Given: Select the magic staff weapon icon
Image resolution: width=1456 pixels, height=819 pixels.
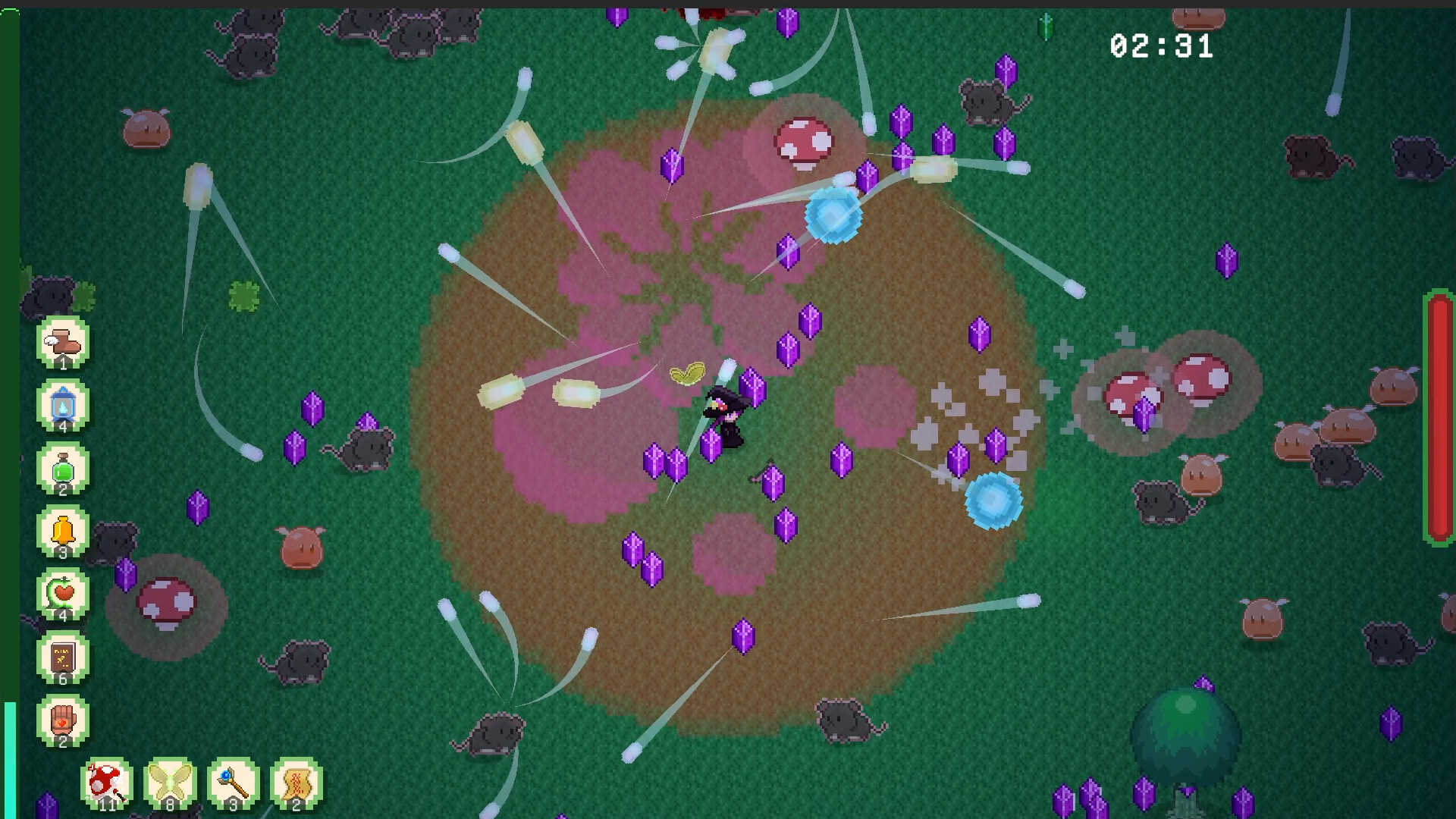Looking at the screenshot, I should 232,783.
